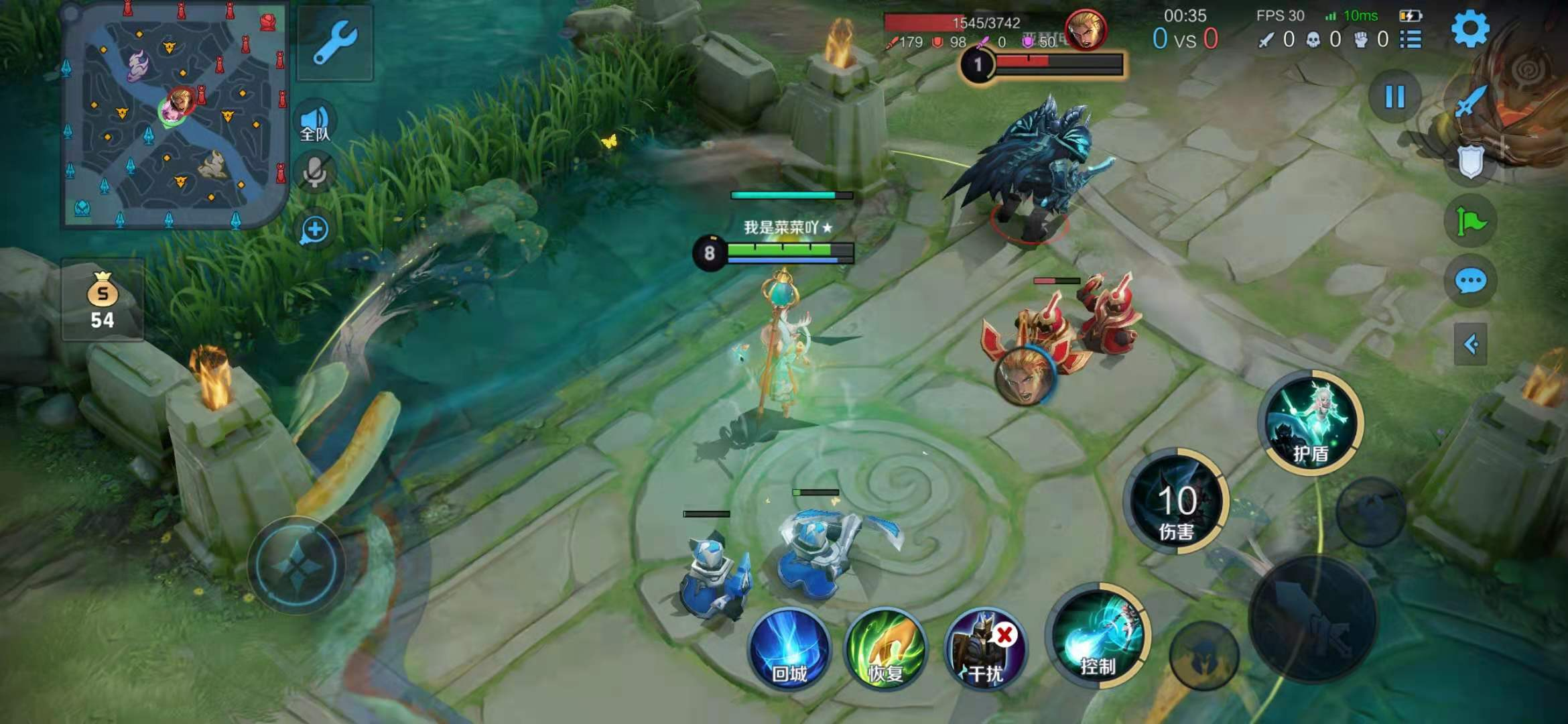Open the minimap

[x=174, y=114]
